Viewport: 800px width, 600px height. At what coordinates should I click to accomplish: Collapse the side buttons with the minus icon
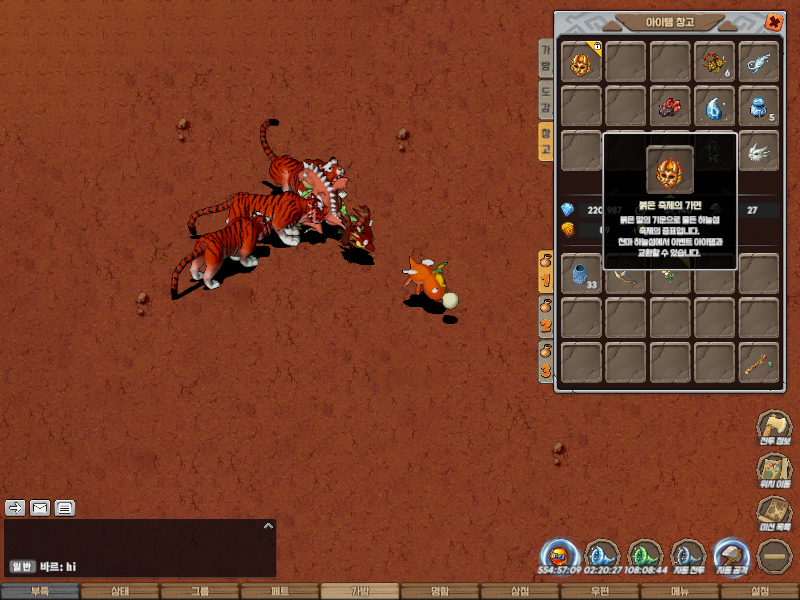pos(774,556)
